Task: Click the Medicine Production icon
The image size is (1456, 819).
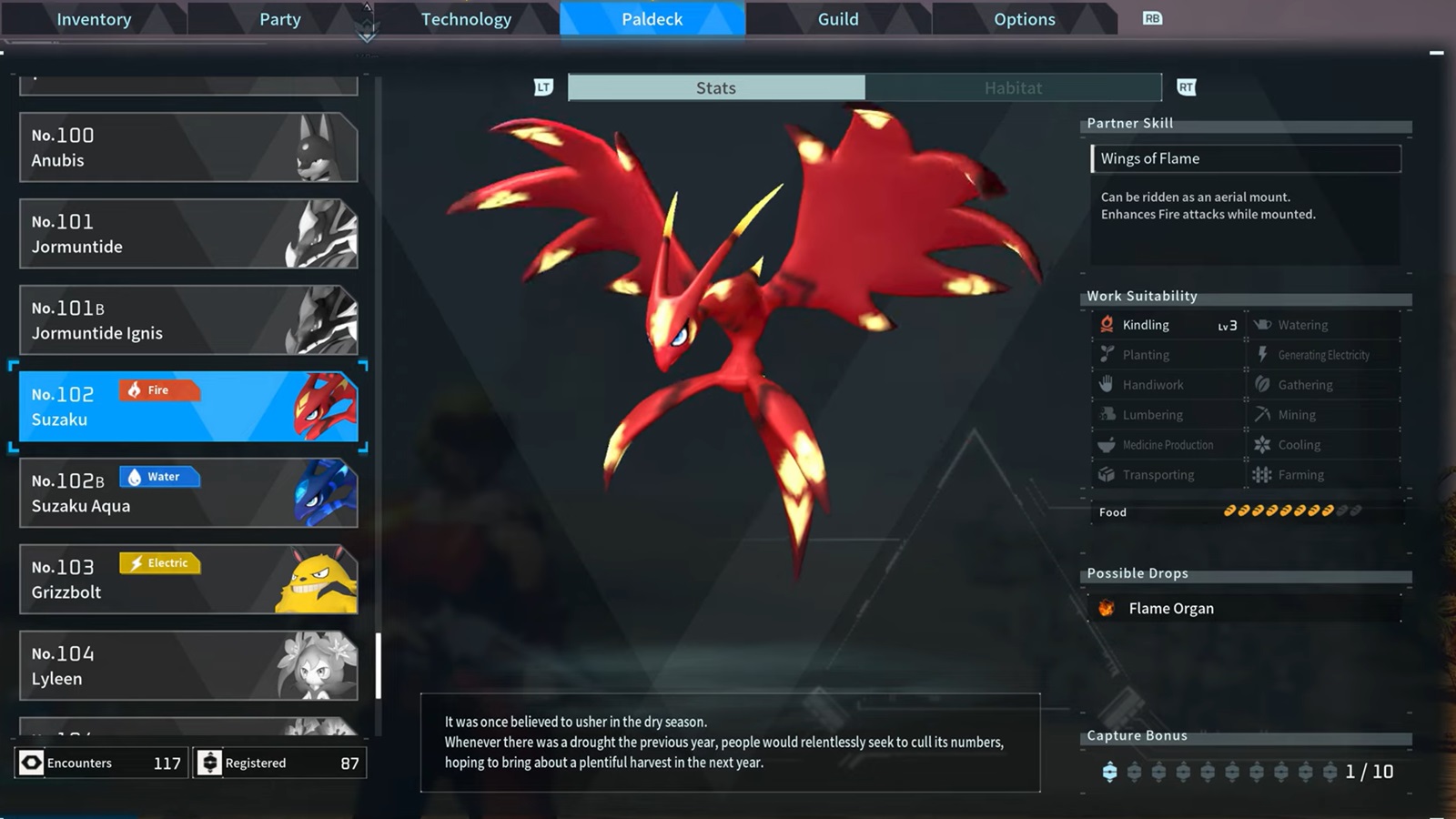Action: click(x=1105, y=444)
